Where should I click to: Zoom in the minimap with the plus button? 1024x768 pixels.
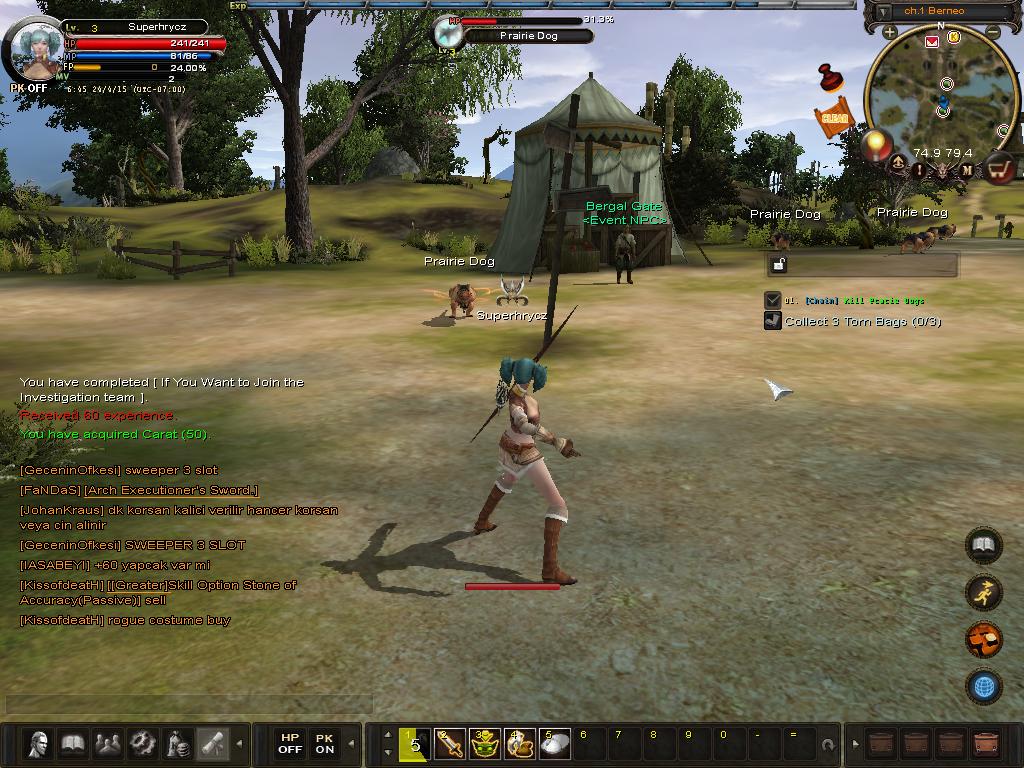click(x=889, y=33)
